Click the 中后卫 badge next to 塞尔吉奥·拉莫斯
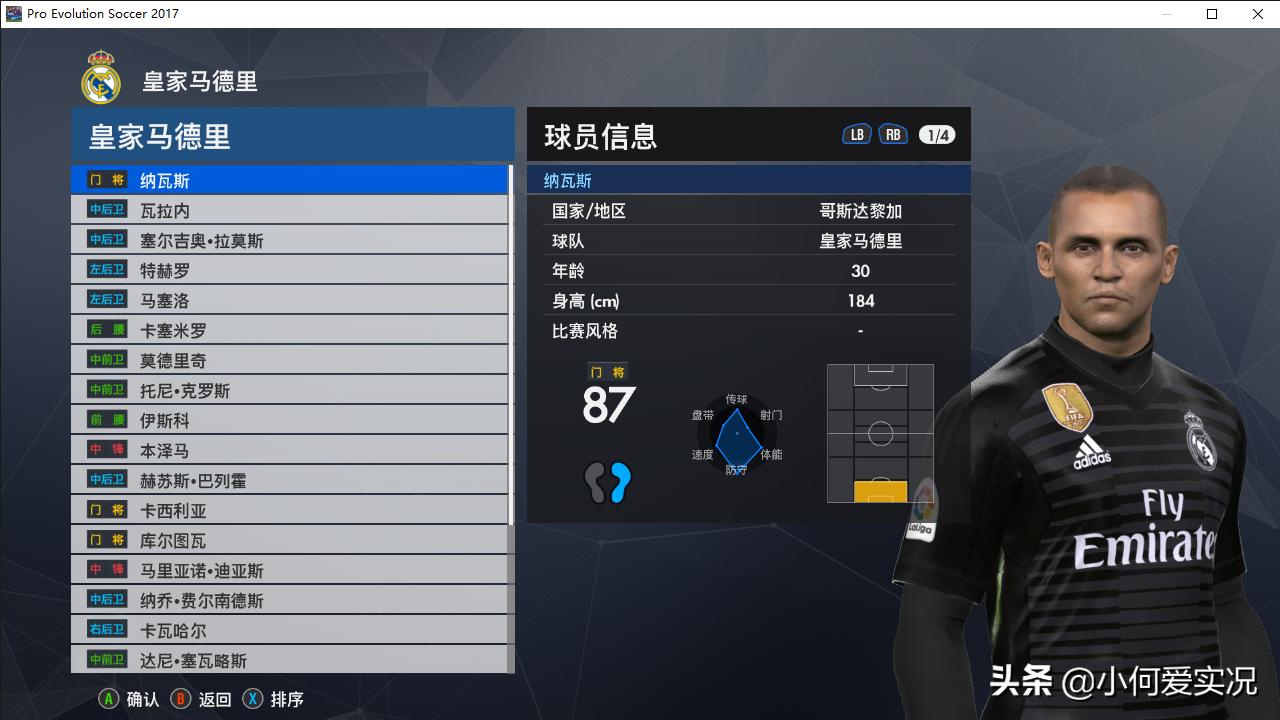 point(105,239)
